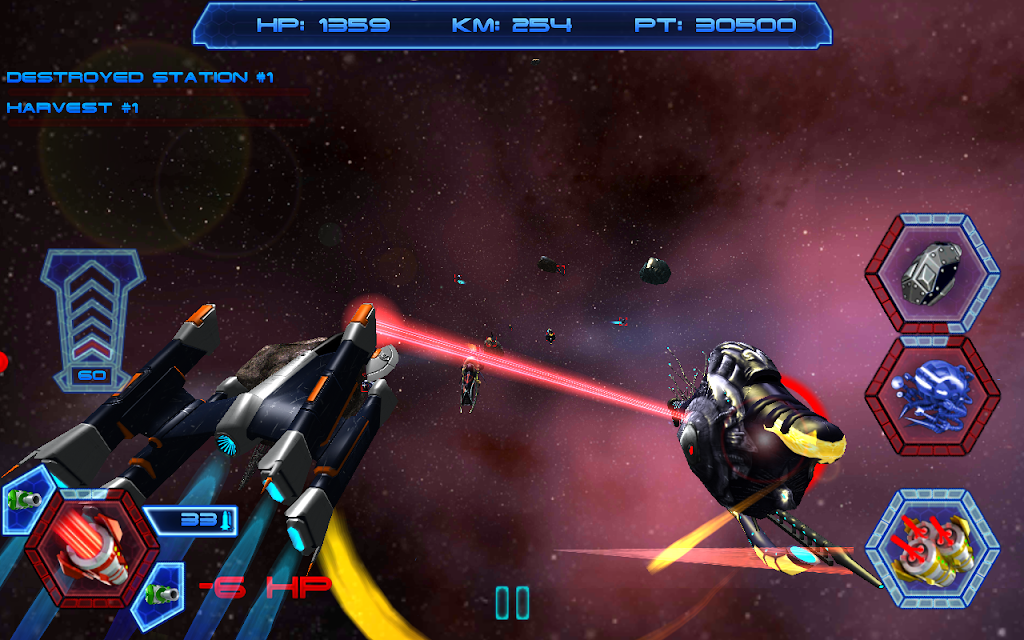
Task: Fire the red rocket main weapon
Action: pos(91,546)
